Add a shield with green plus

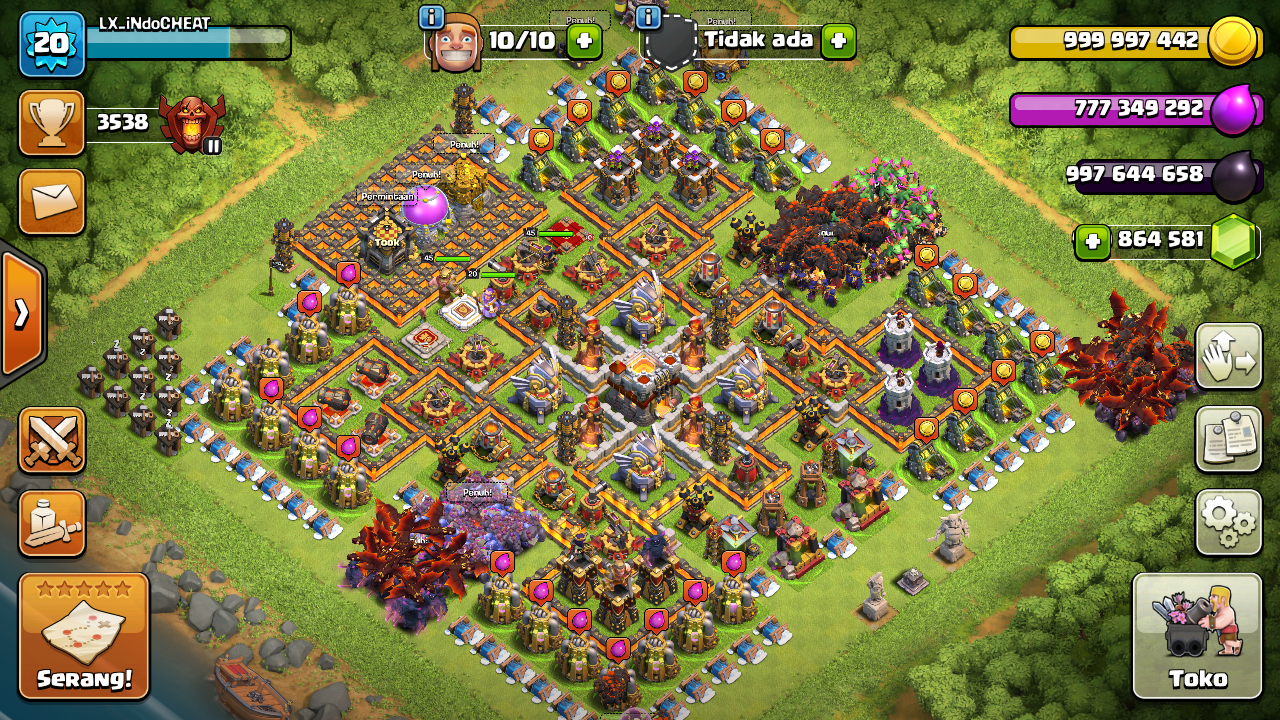coord(838,41)
